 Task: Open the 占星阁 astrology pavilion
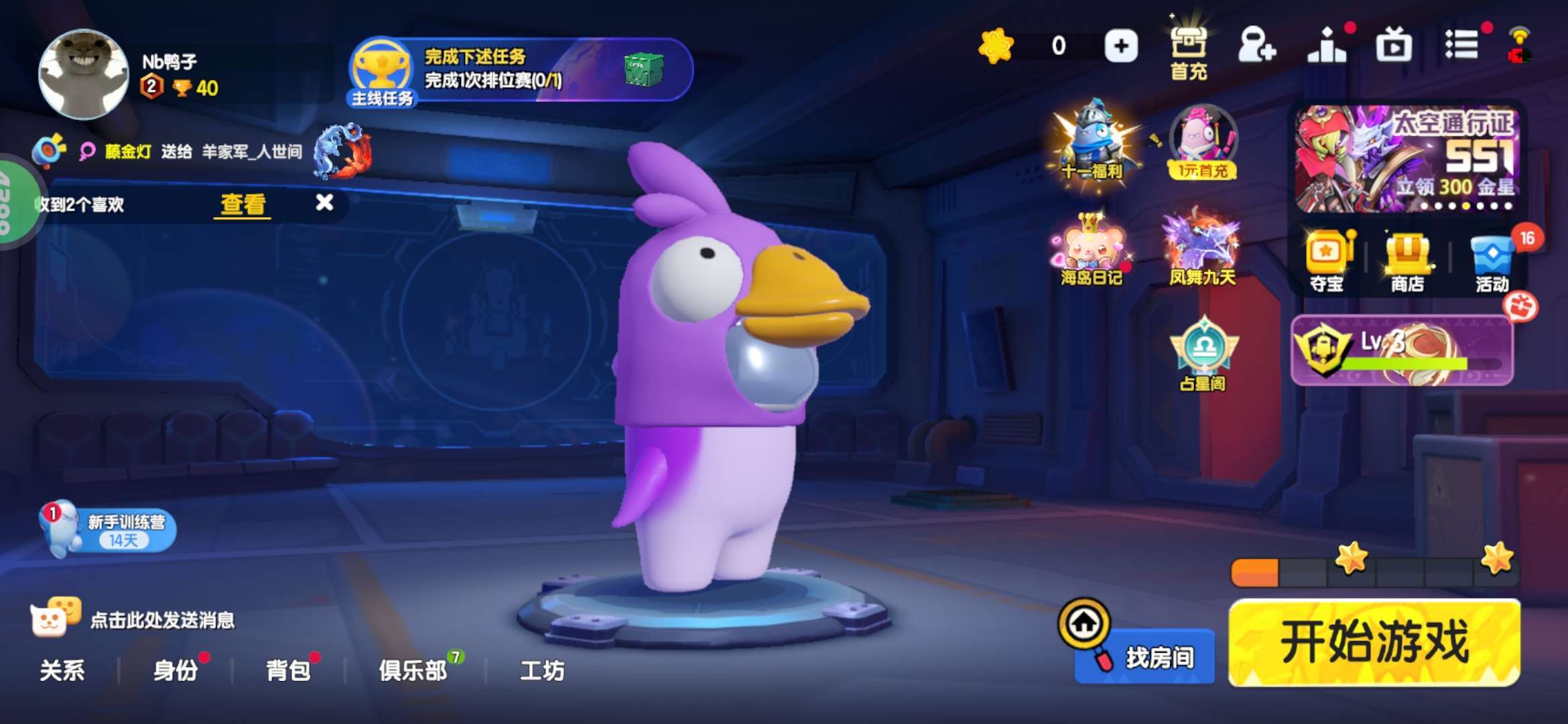click(x=1203, y=354)
